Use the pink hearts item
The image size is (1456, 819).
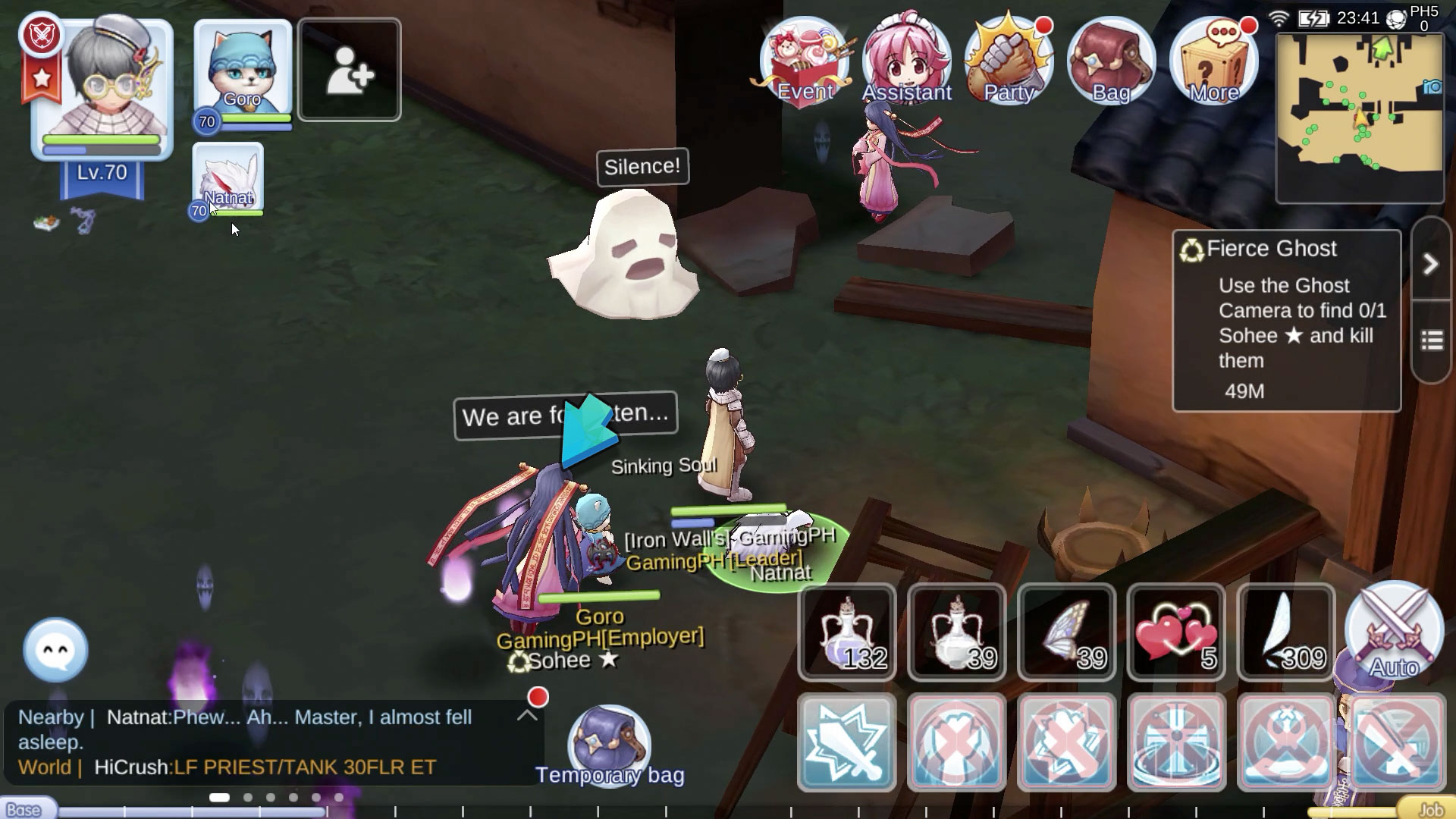pyautogui.click(x=1176, y=632)
